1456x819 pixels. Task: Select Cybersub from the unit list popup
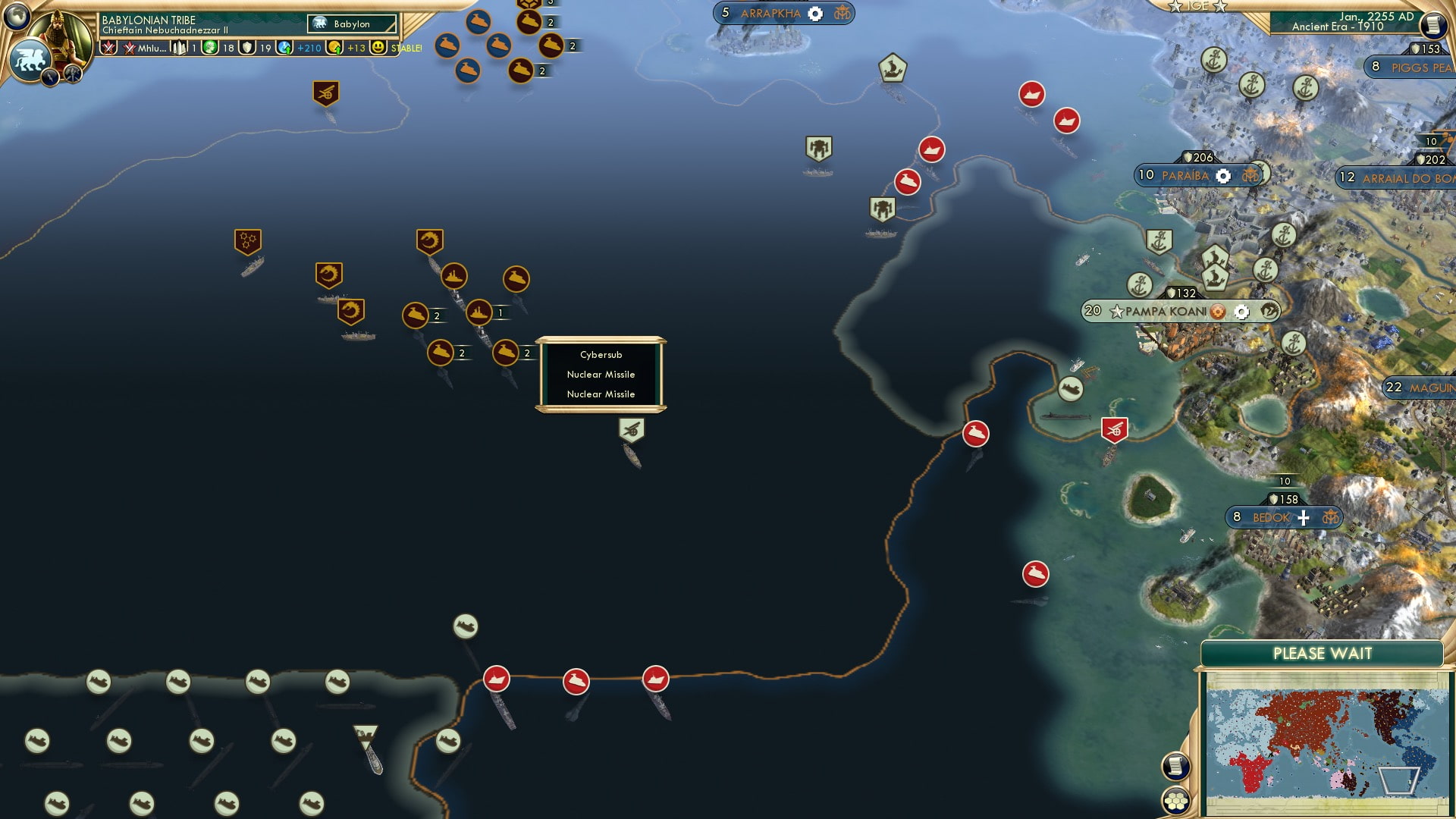point(603,355)
